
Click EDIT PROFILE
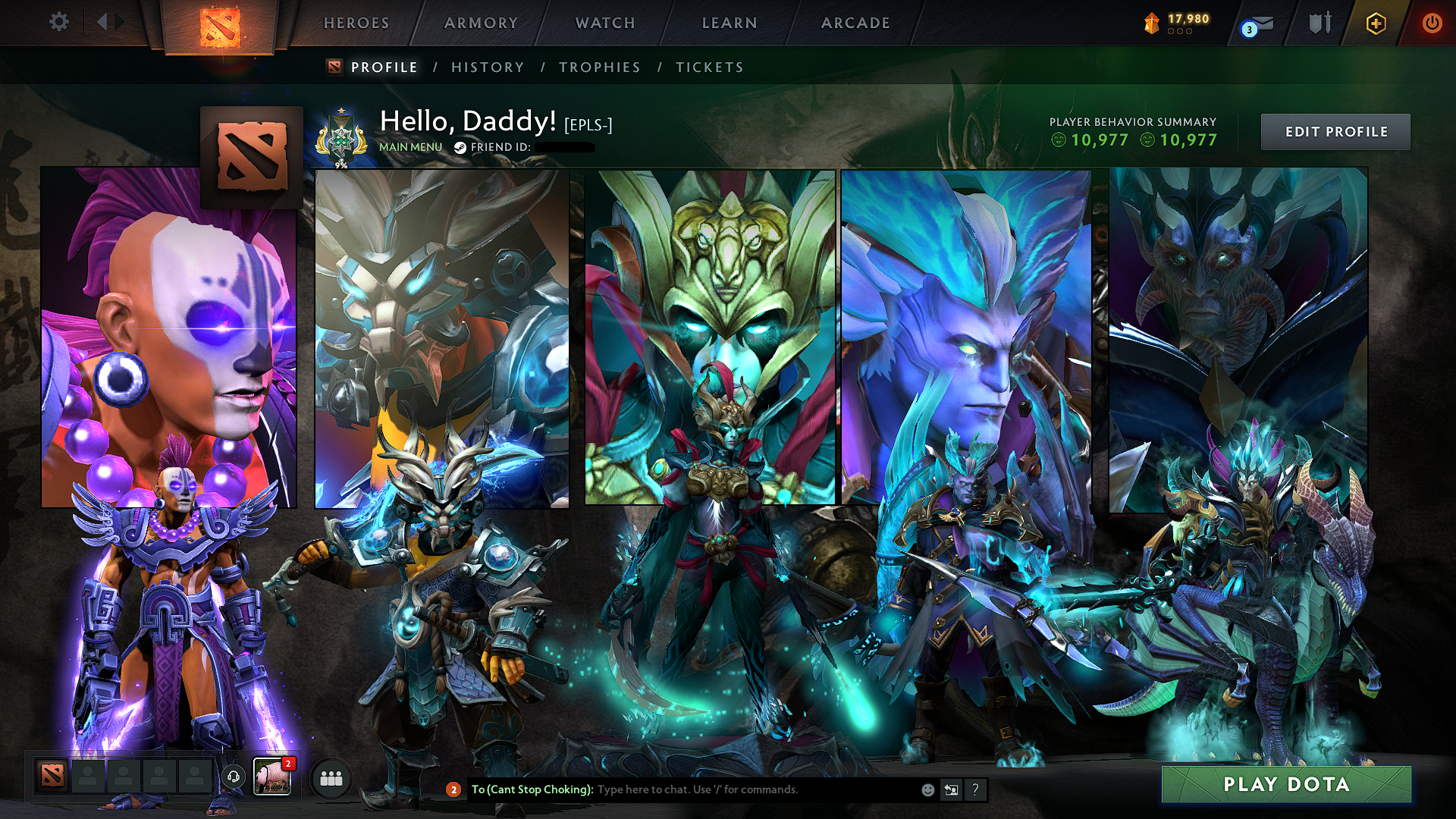point(1335,131)
